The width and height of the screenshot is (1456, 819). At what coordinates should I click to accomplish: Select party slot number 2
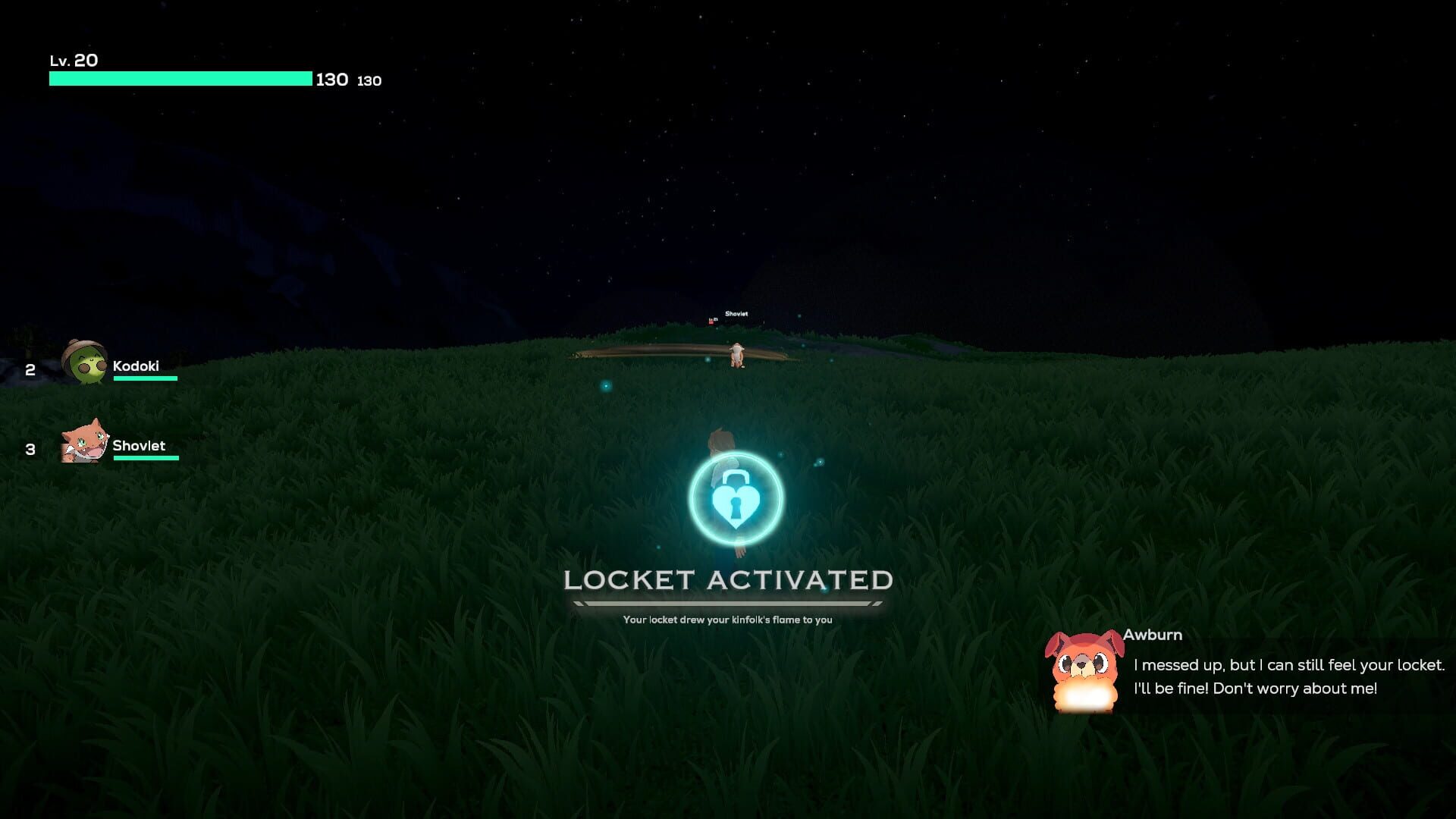[29, 370]
